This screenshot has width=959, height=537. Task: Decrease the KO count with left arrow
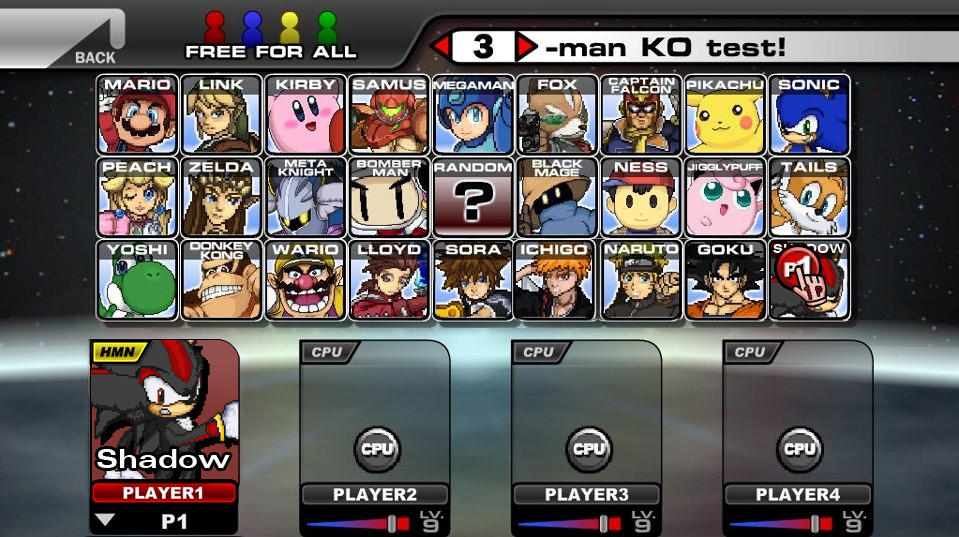pos(440,46)
